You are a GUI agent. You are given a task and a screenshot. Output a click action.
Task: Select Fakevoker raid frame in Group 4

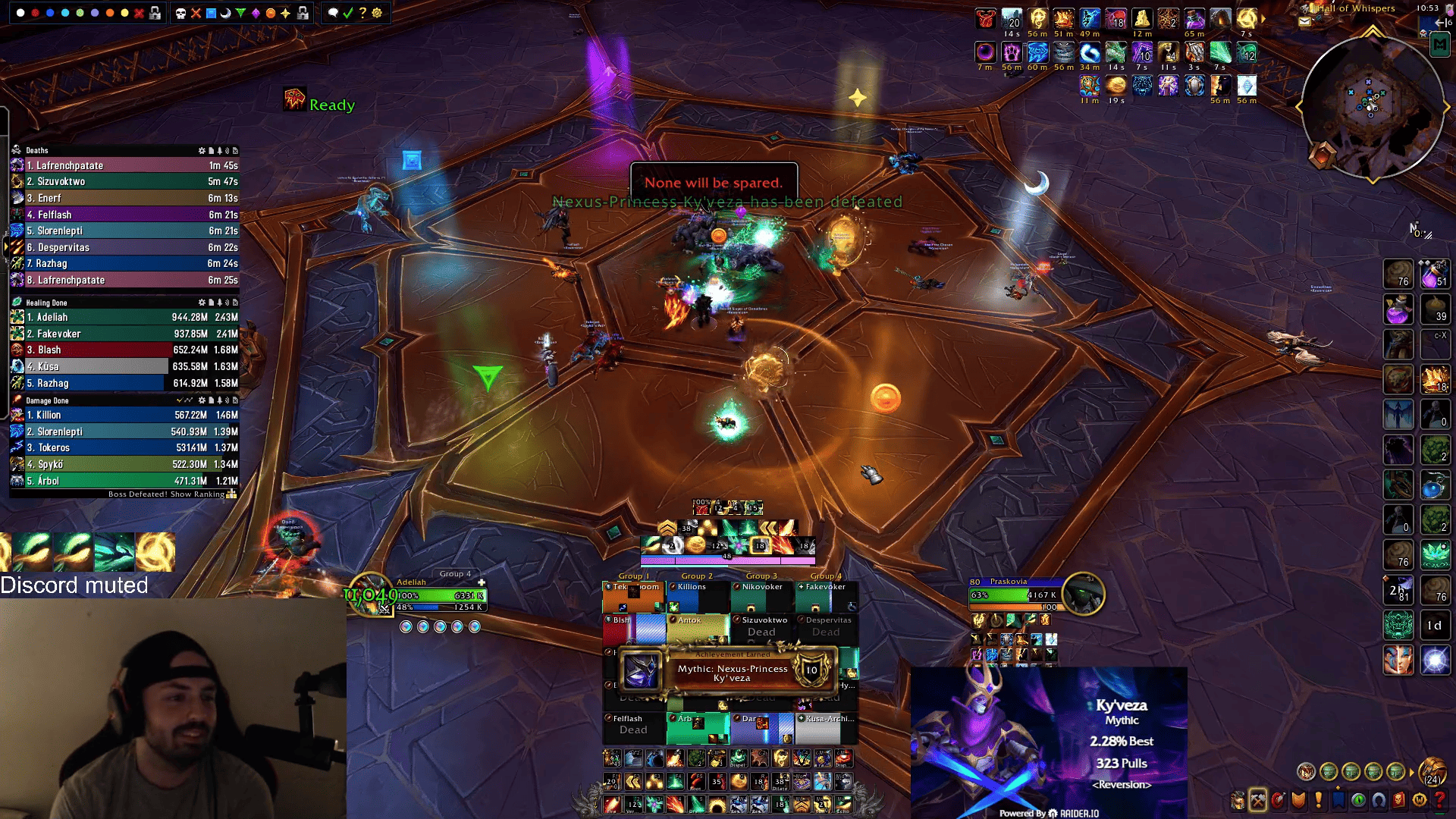pos(826,597)
